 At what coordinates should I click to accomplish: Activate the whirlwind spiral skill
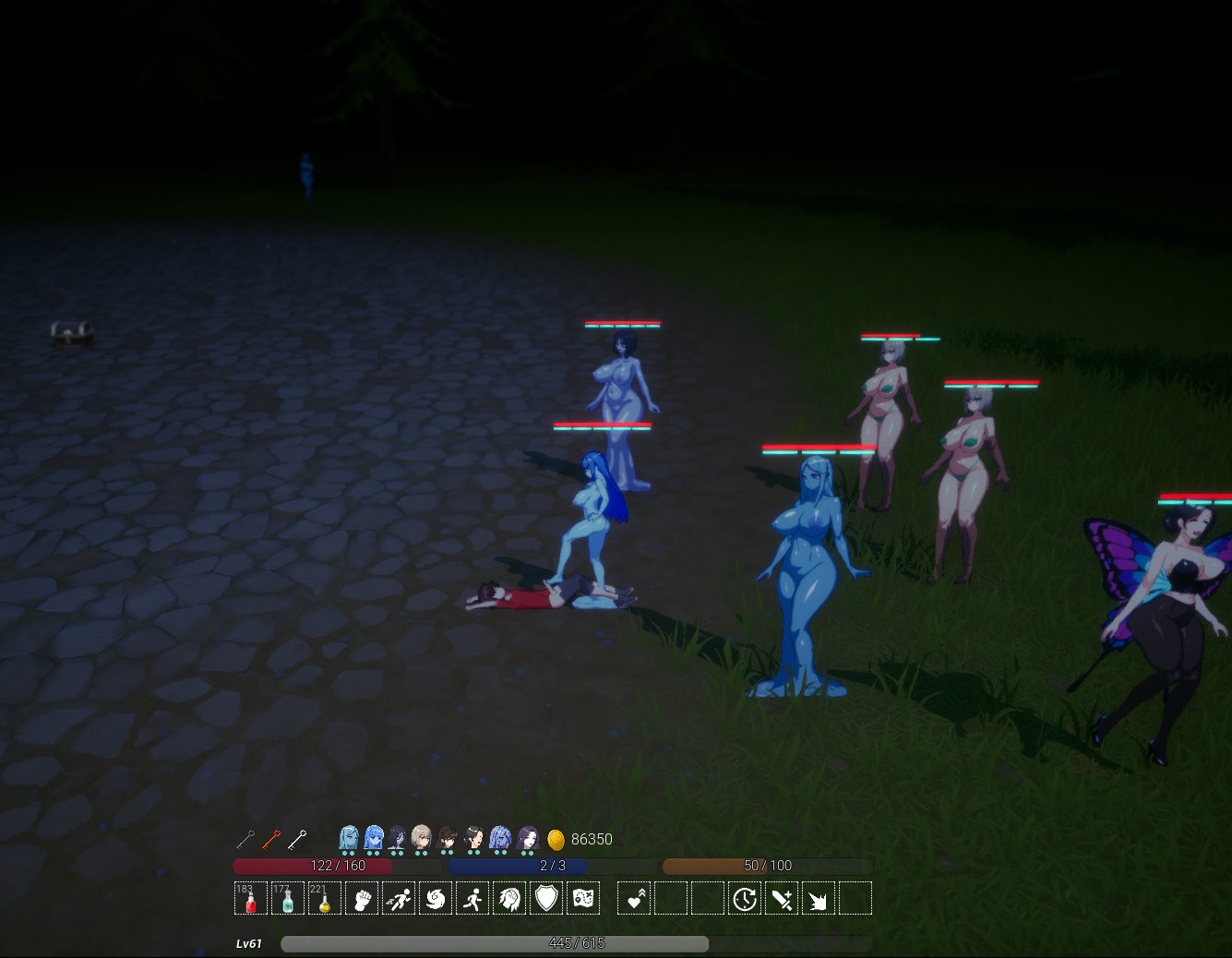click(436, 898)
